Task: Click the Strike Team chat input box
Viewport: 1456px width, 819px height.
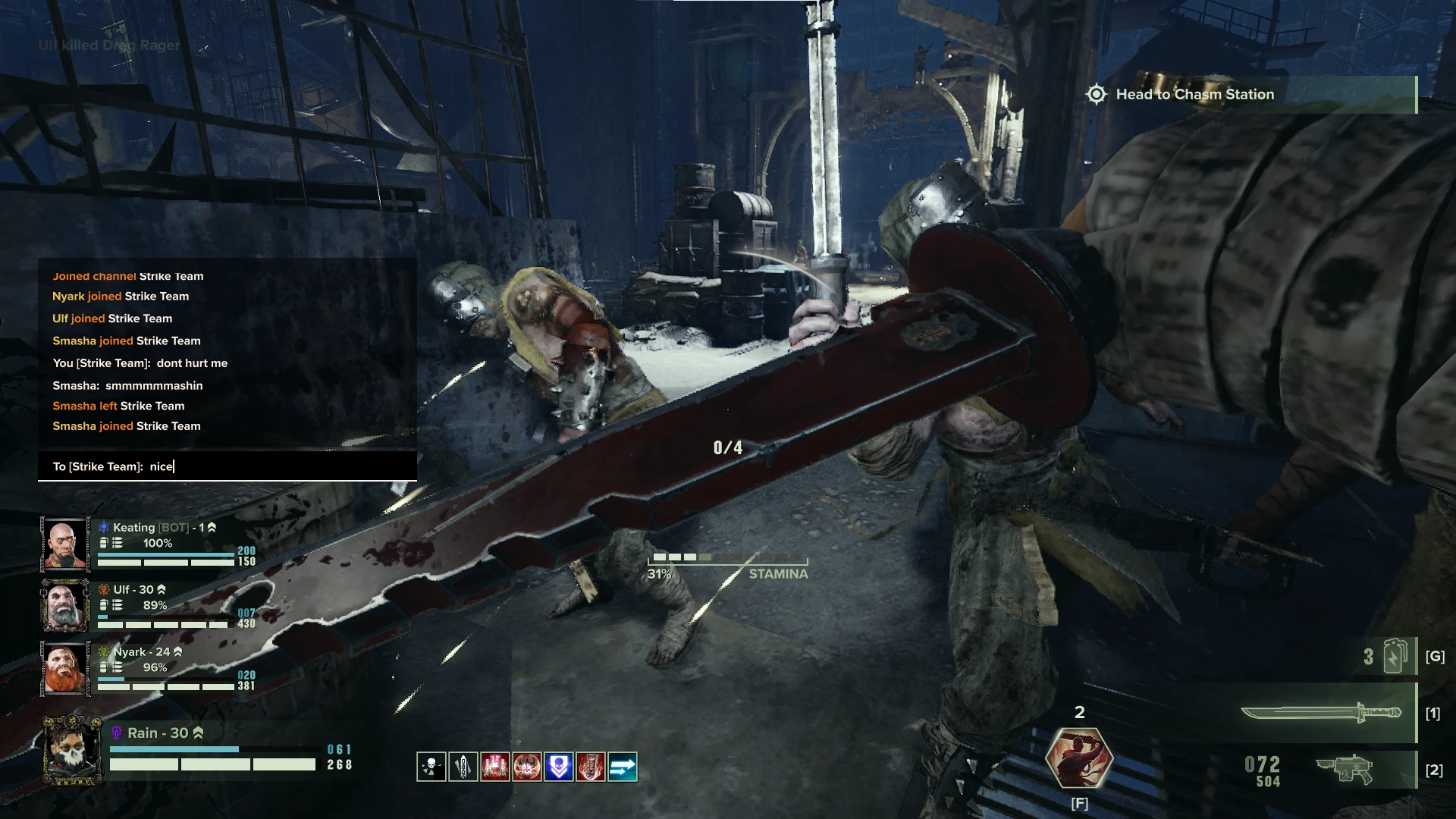Action: (227, 466)
